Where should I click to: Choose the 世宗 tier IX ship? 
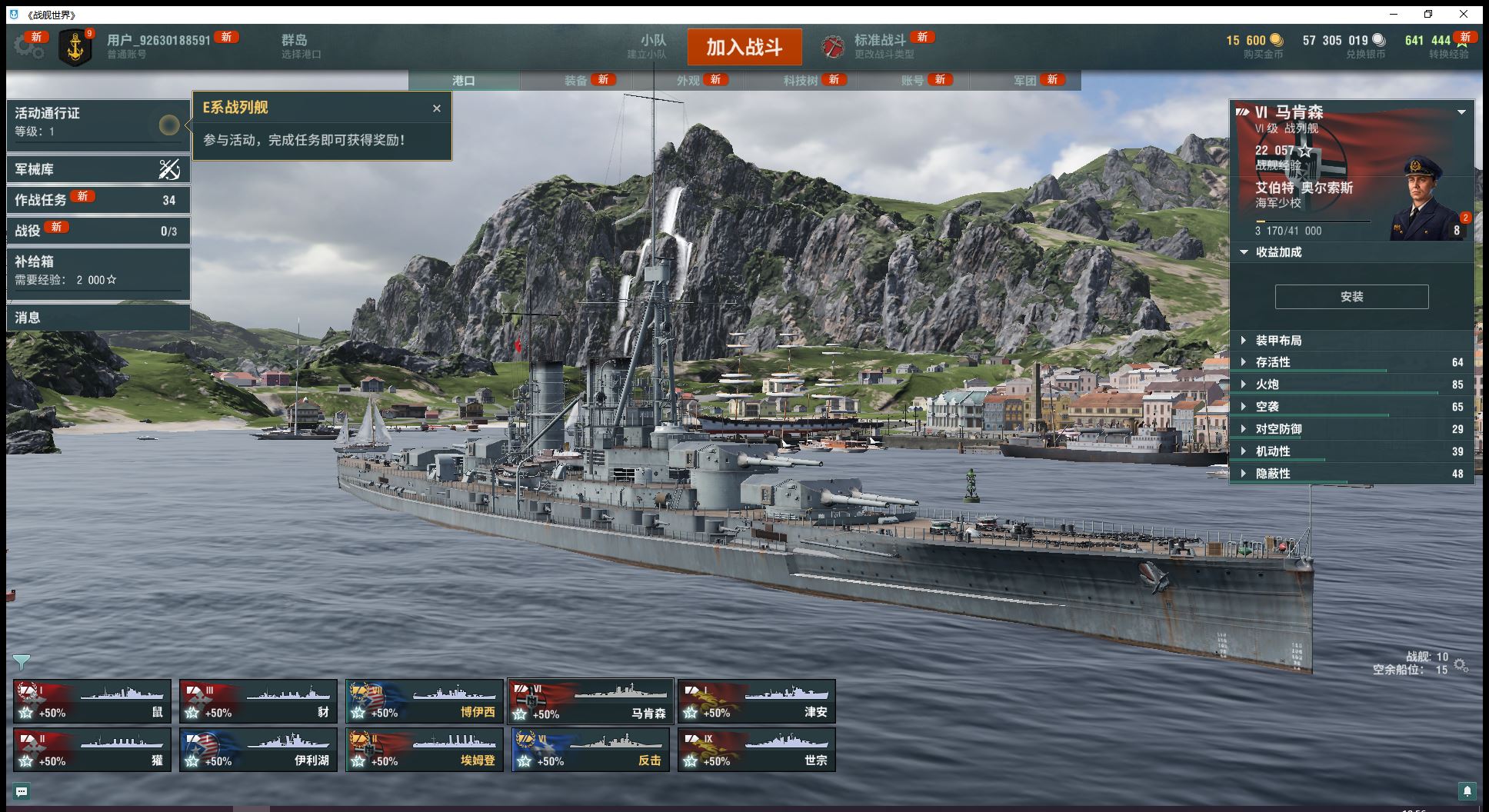coord(756,750)
